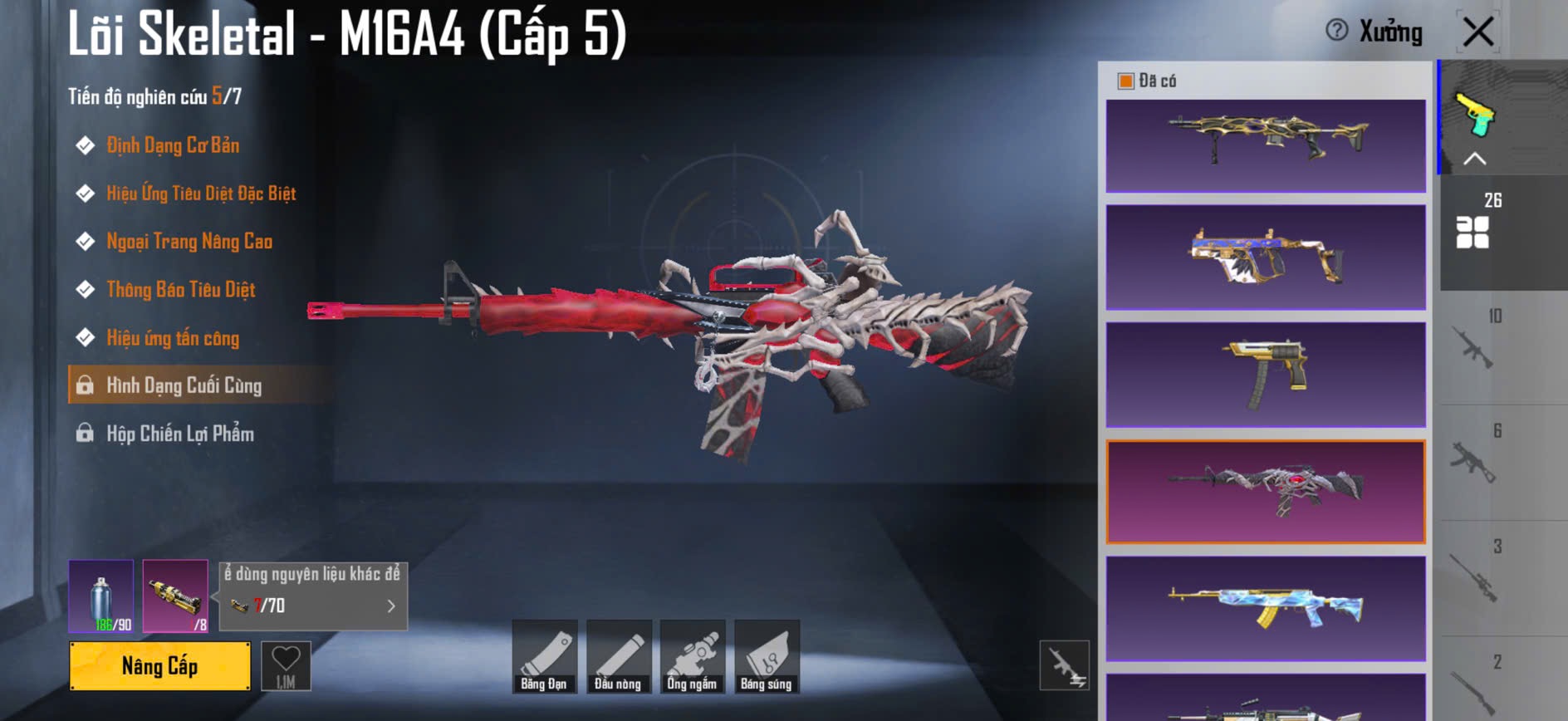Select the Băng Đạn magazine attachment

click(x=544, y=656)
